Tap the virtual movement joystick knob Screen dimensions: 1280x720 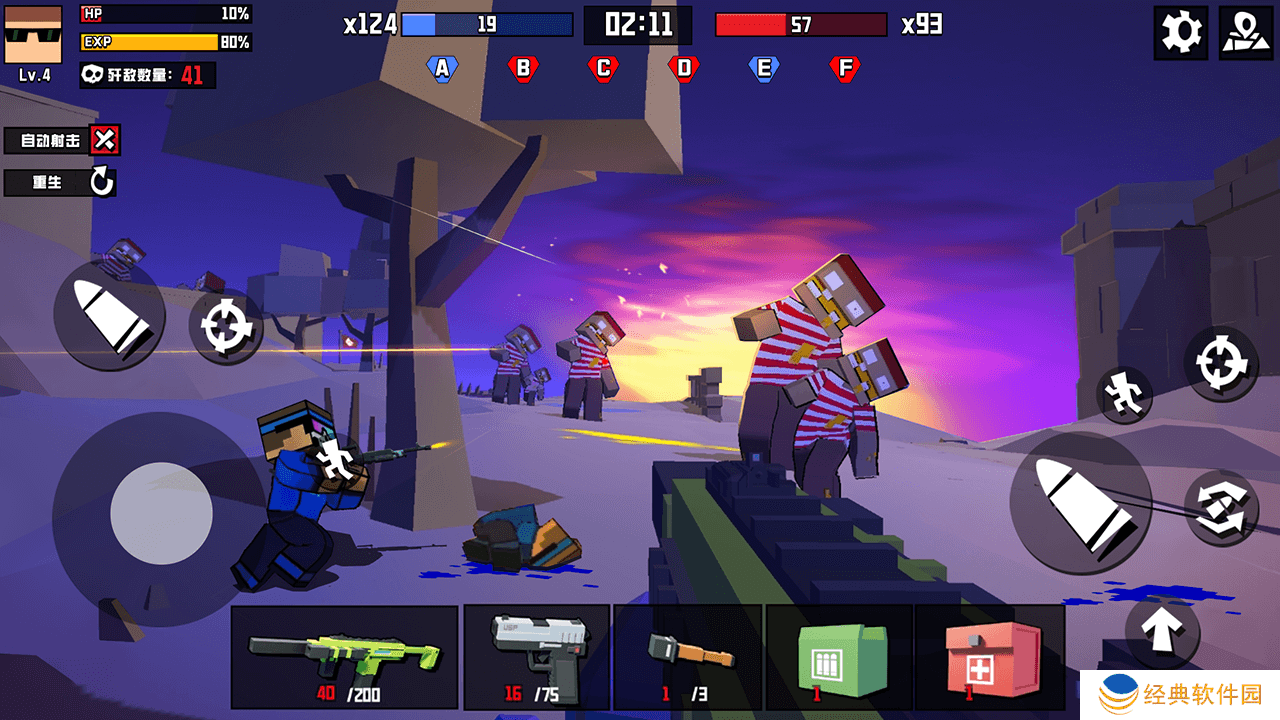click(x=161, y=513)
